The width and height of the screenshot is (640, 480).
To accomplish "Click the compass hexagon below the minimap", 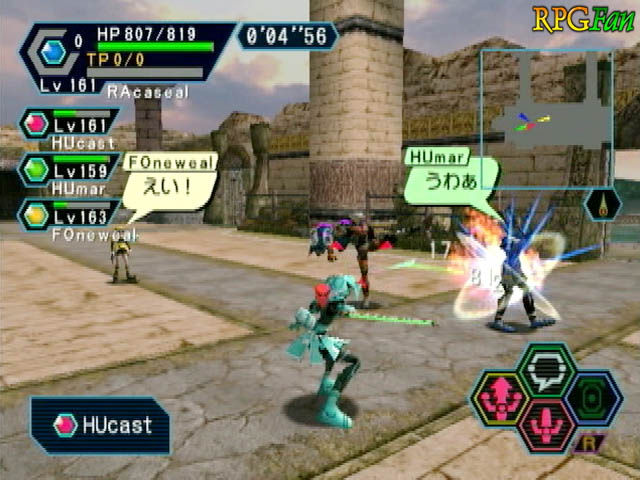I will pyautogui.click(x=602, y=204).
